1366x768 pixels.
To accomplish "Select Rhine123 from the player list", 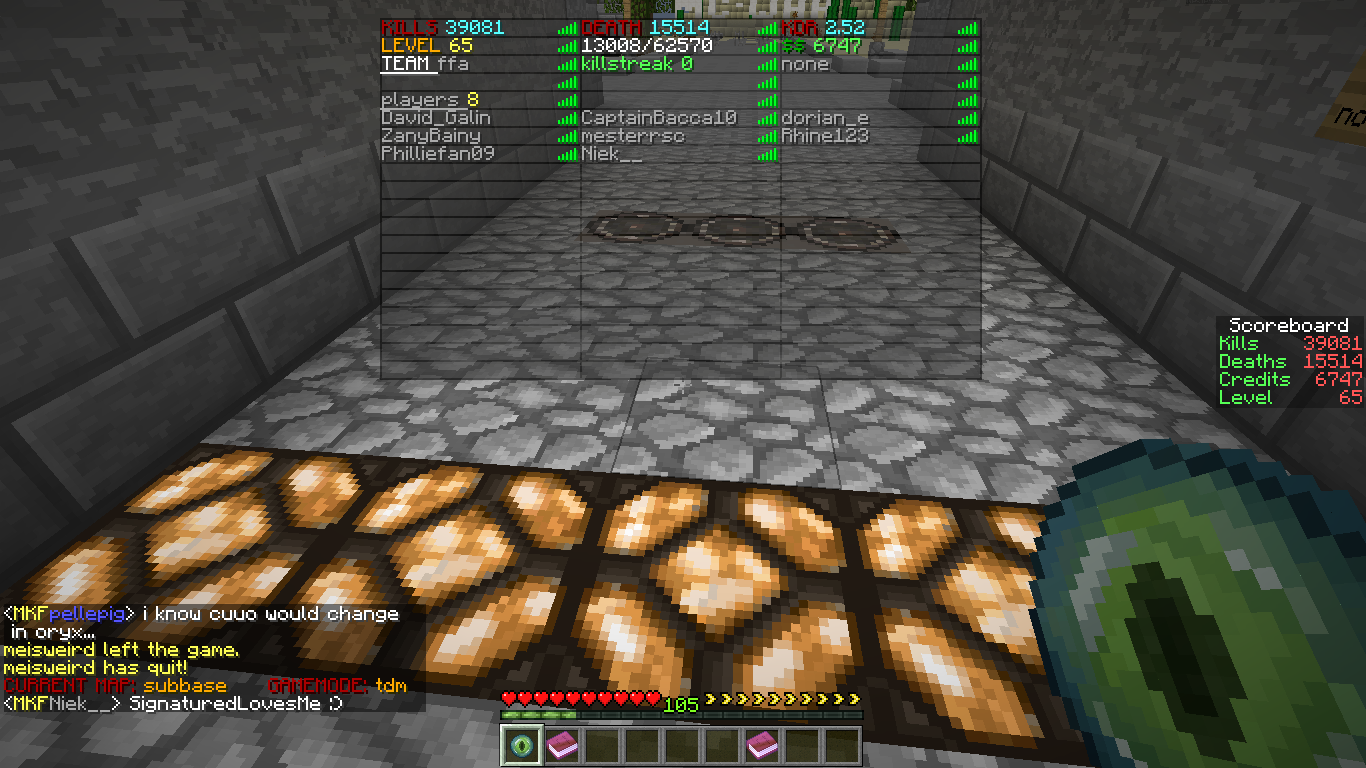I will click(825, 136).
